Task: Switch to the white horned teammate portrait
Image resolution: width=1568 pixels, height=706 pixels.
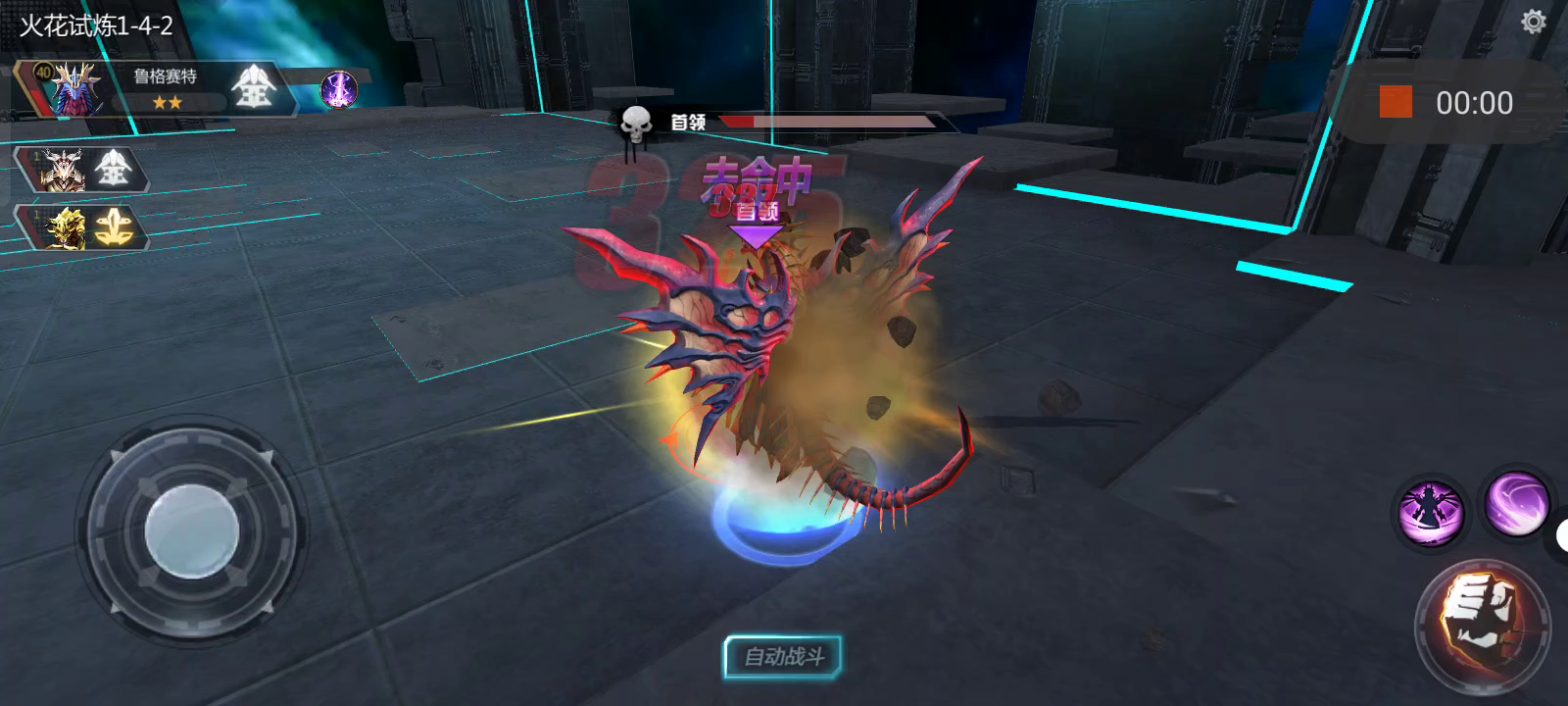Action: (x=63, y=171)
